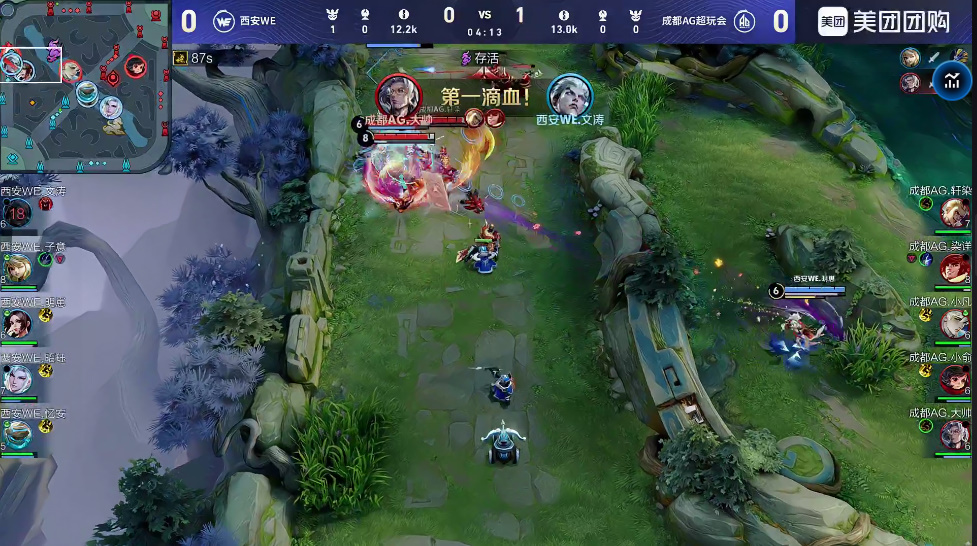Choose the 西安WE.忆安 player portrait
This screenshot has height=546, width=977.
[17, 434]
